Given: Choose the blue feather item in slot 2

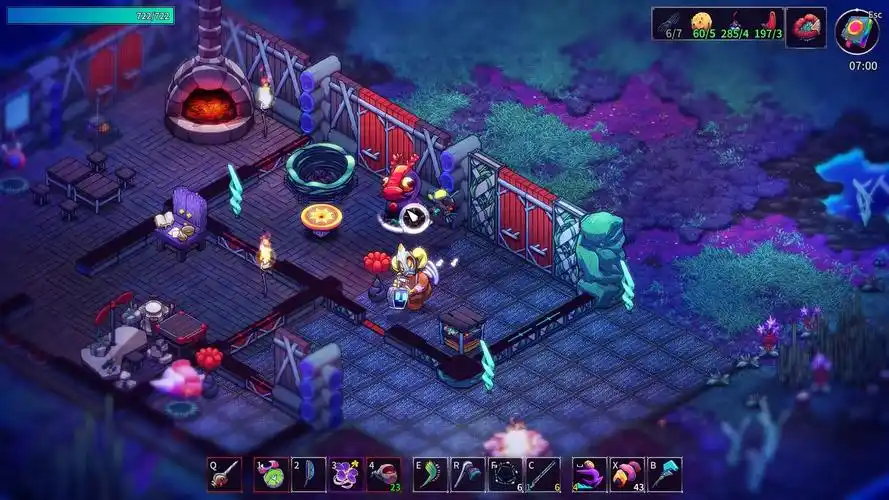Looking at the screenshot, I should coord(307,473).
